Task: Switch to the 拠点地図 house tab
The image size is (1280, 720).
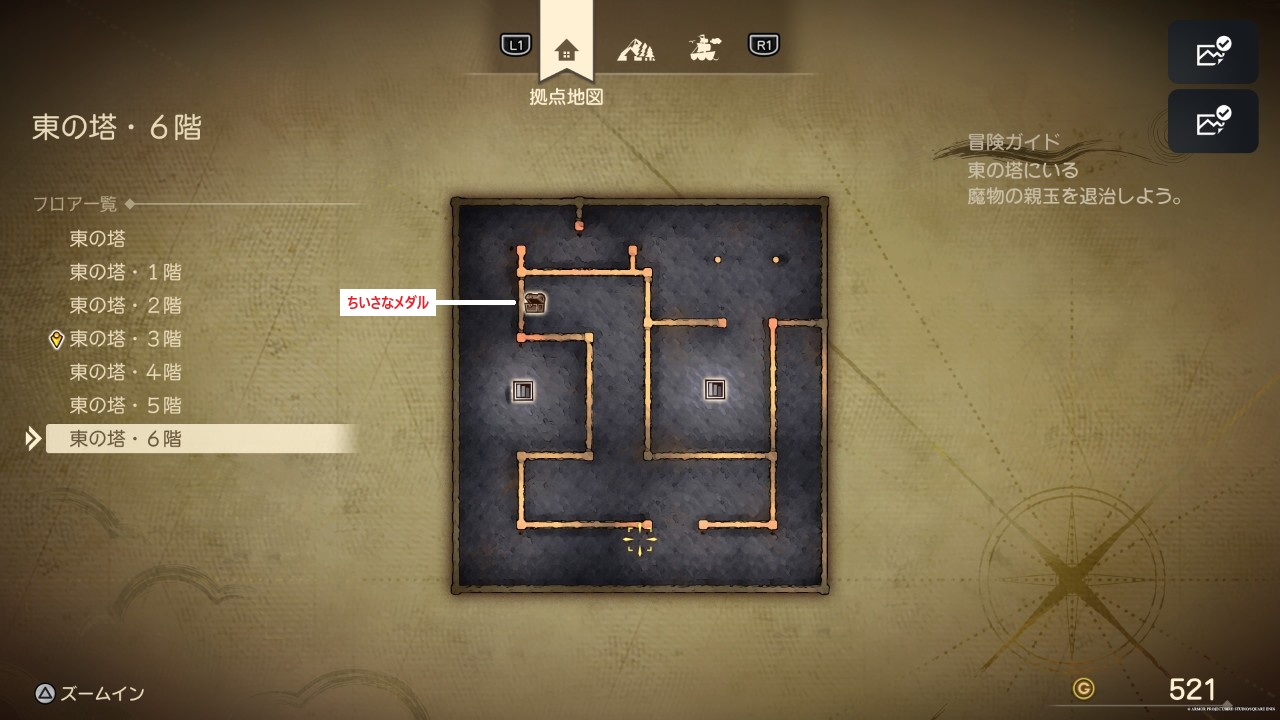Action: click(x=566, y=48)
